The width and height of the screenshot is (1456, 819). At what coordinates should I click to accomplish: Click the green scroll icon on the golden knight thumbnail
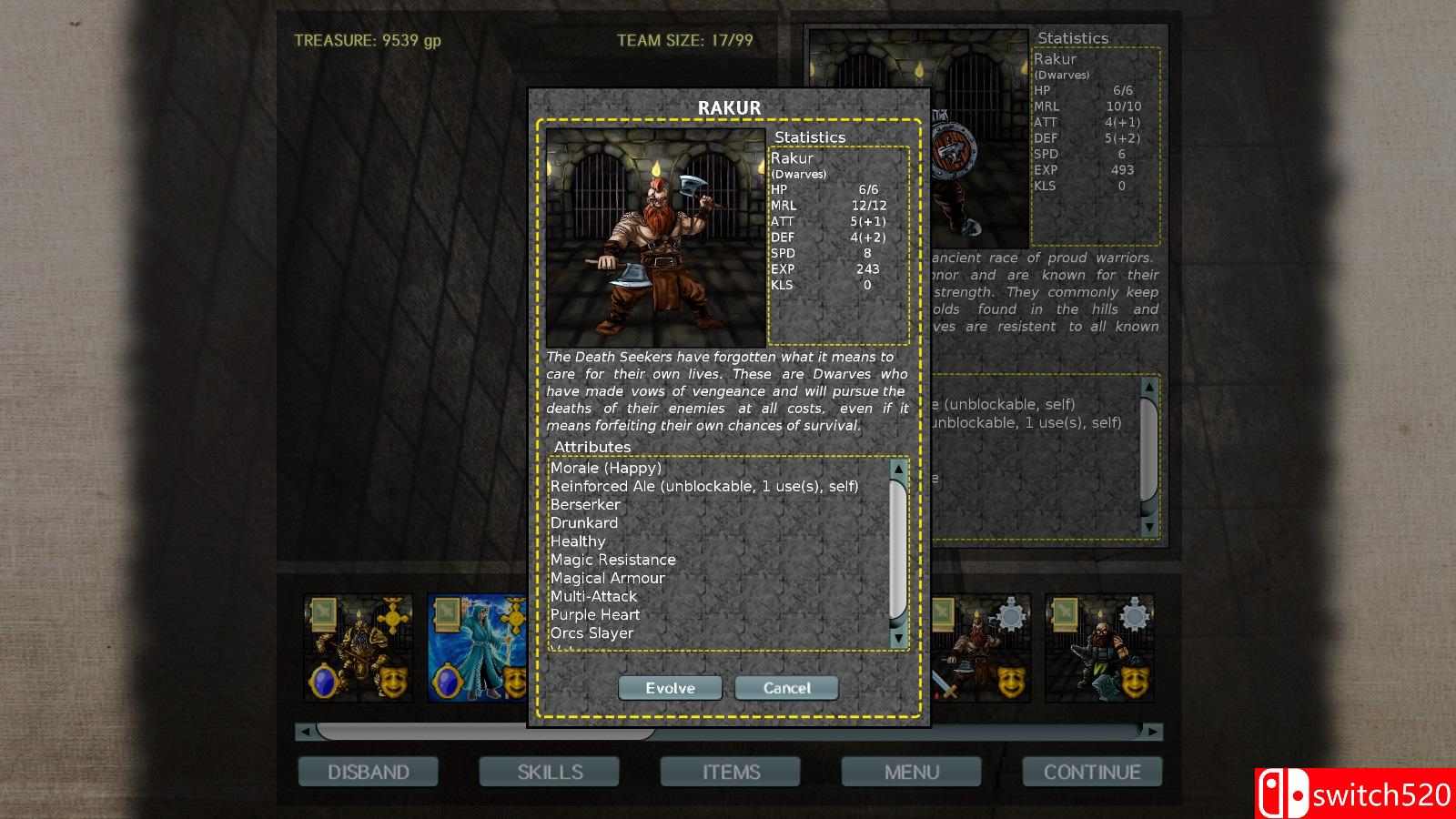tap(324, 615)
